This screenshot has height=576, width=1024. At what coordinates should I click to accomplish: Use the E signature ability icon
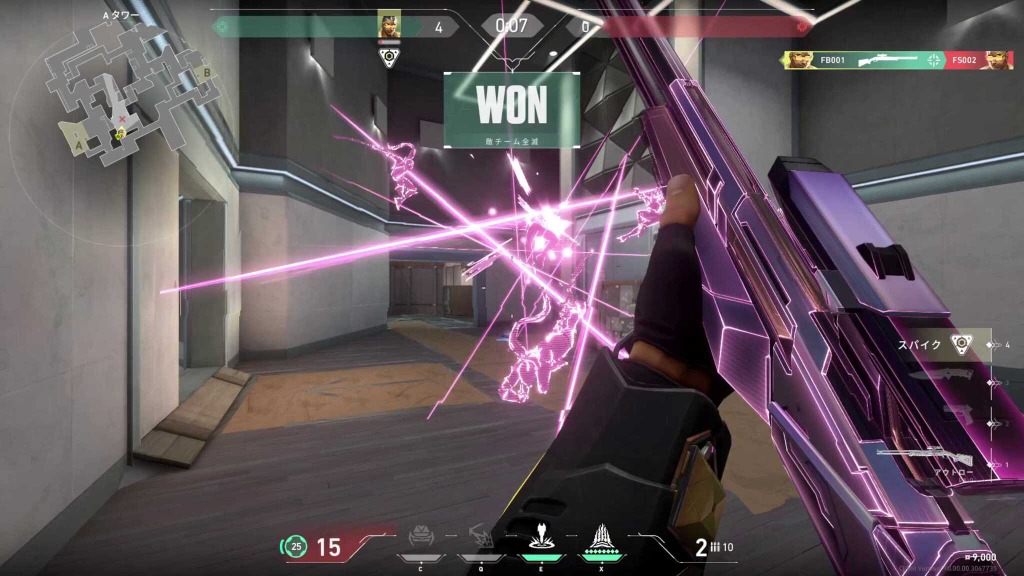point(542,541)
